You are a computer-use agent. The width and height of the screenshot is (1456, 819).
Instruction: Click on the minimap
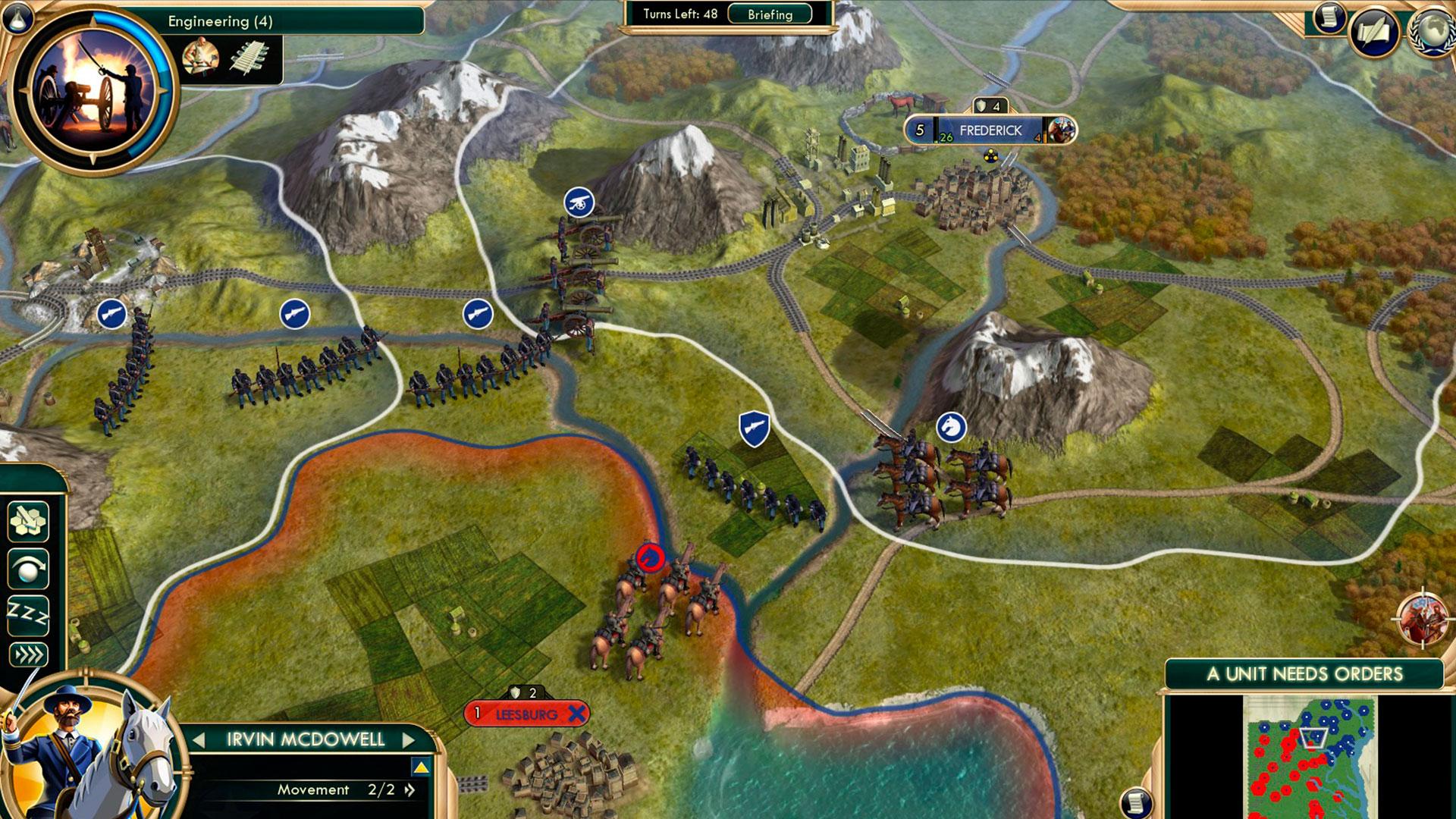[x=1310, y=757]
